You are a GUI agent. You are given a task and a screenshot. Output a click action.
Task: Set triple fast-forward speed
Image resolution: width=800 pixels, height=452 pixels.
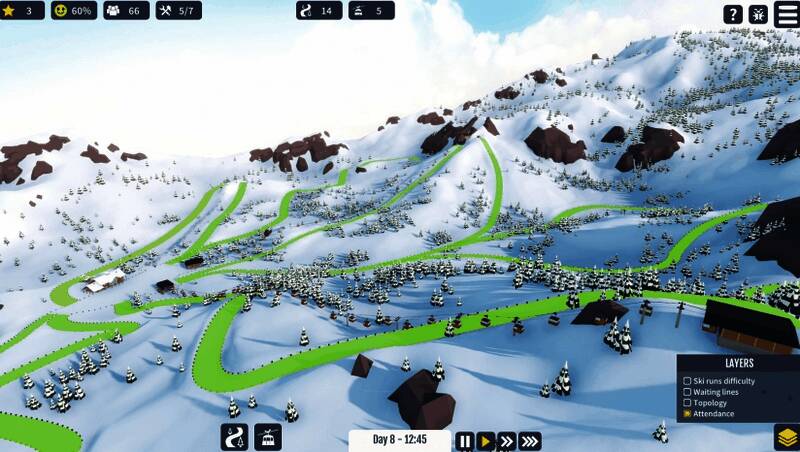530,440
